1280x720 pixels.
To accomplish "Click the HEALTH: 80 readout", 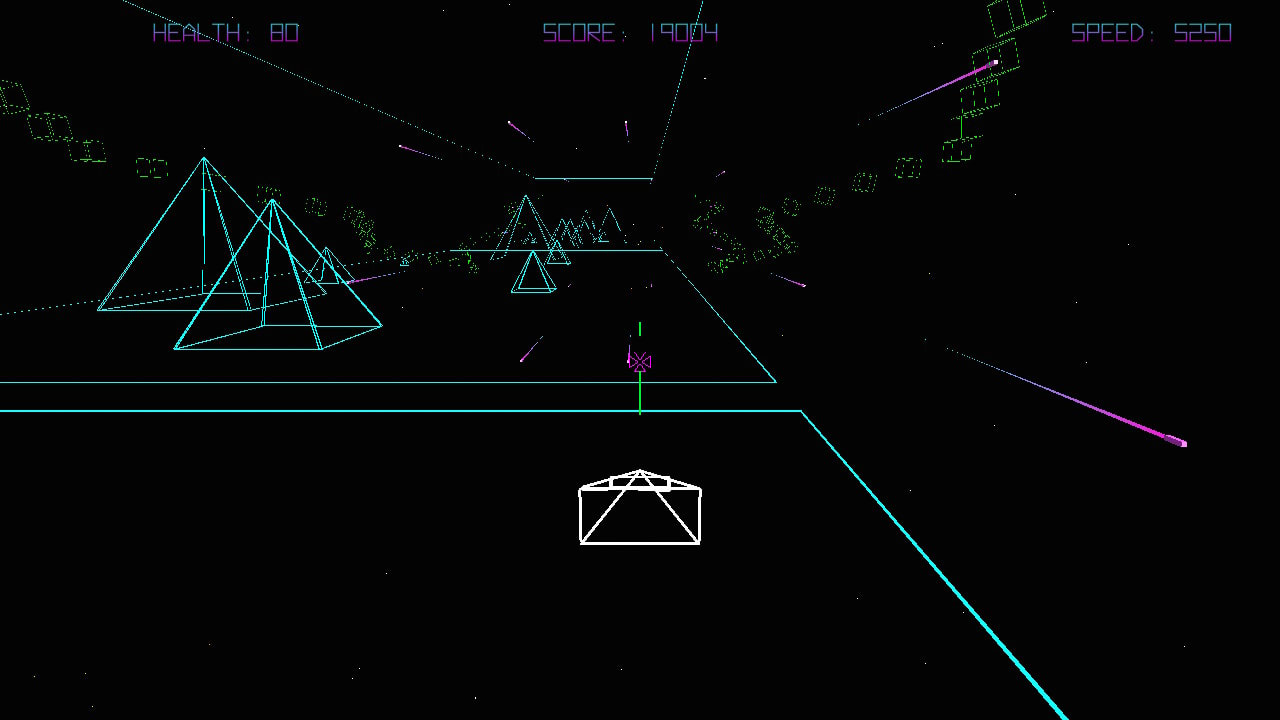I will (x=225, y=33).
